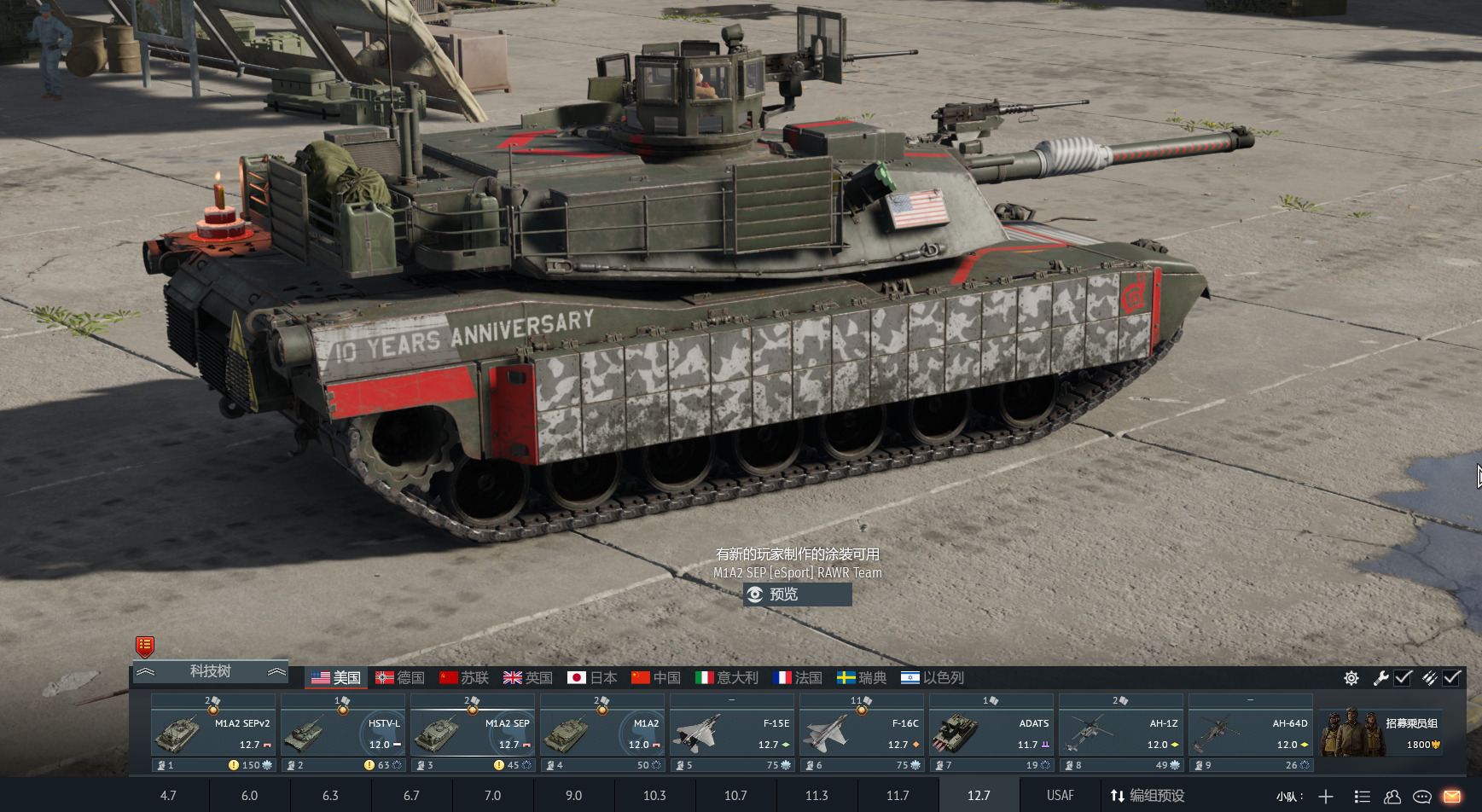Image resolution: width=1482 pixels, height=812 pixels.
Task: Choose the USAF preset tab
Action: [1060, 796]
